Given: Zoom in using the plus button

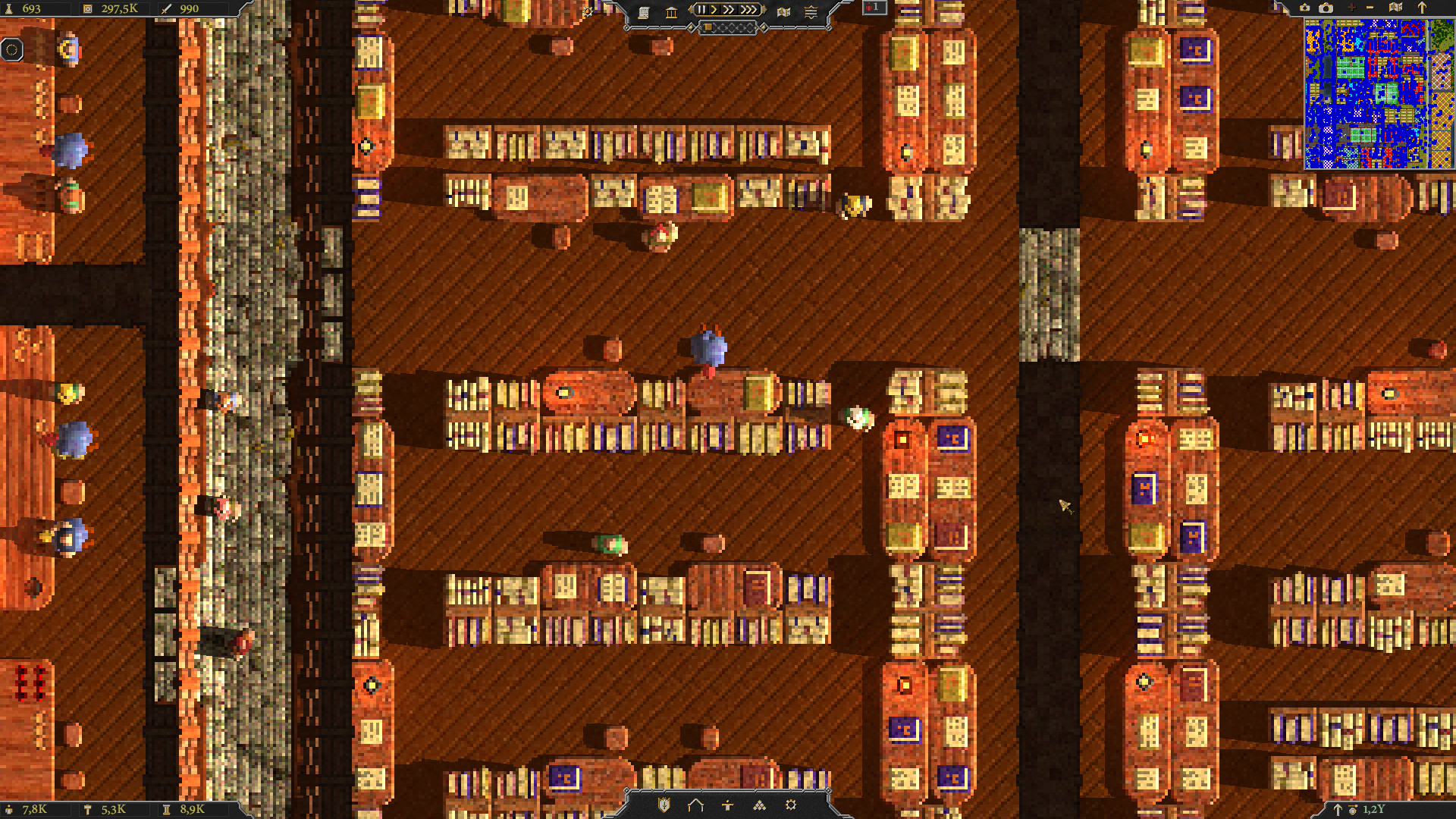Looking at the screenshot, I should 1351,9.
